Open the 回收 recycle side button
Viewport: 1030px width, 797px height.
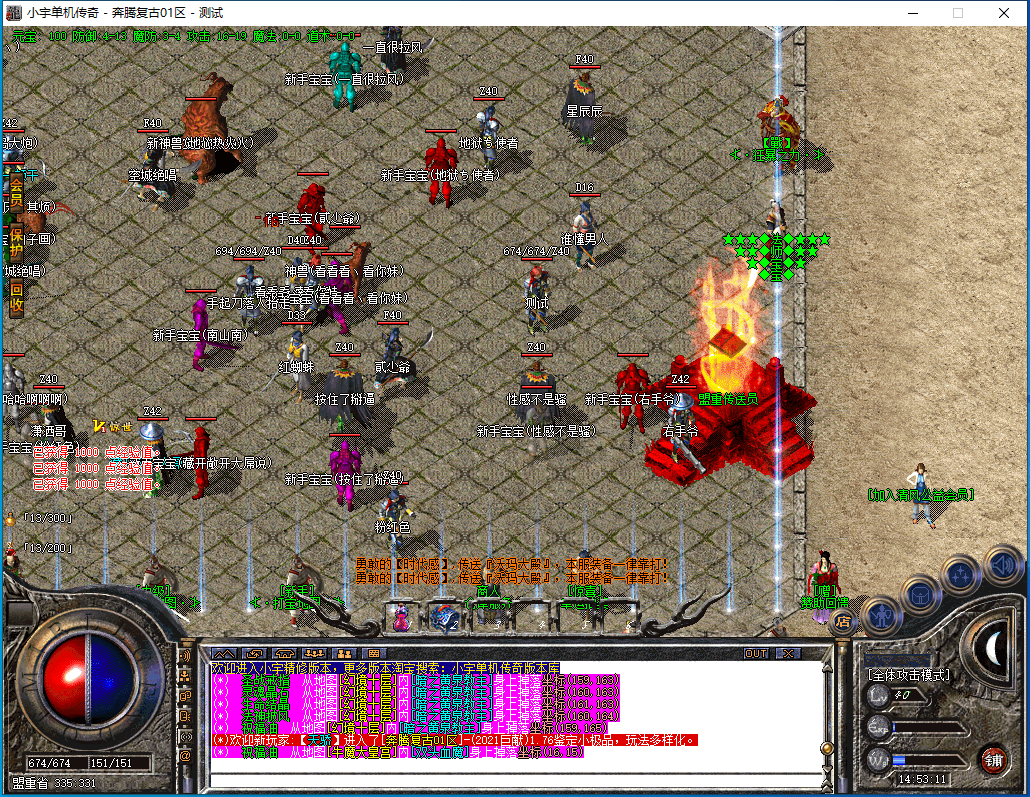click(x=16, y=297)
